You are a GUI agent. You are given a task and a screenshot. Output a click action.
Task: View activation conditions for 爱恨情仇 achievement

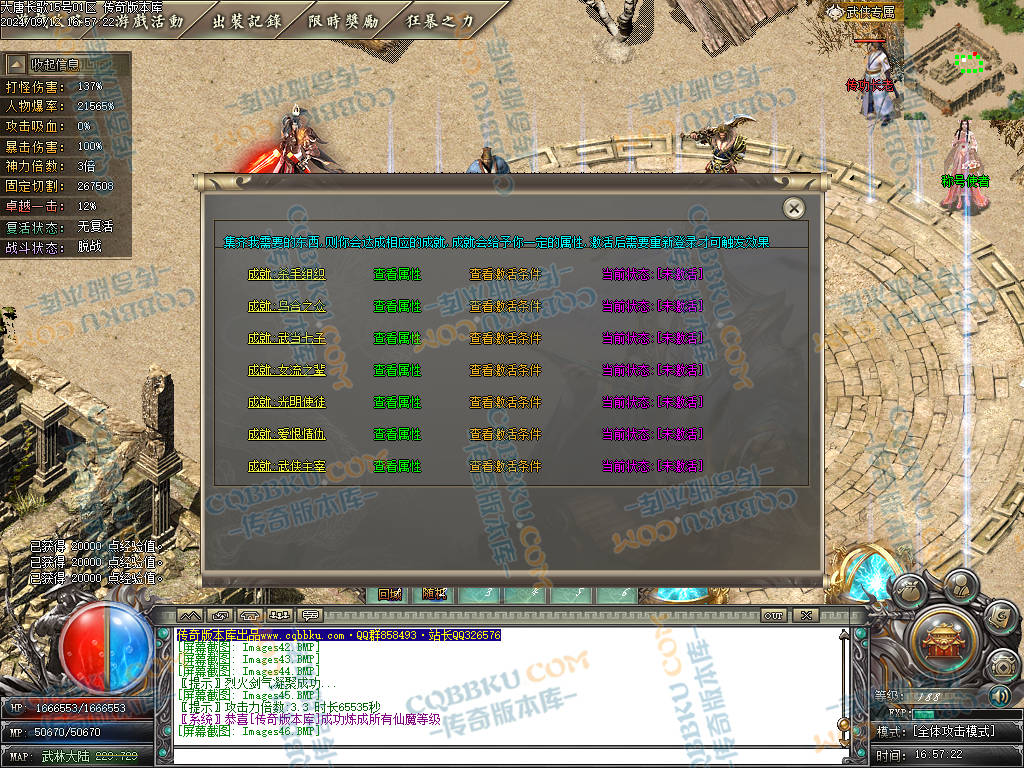(x=505, y=434)
